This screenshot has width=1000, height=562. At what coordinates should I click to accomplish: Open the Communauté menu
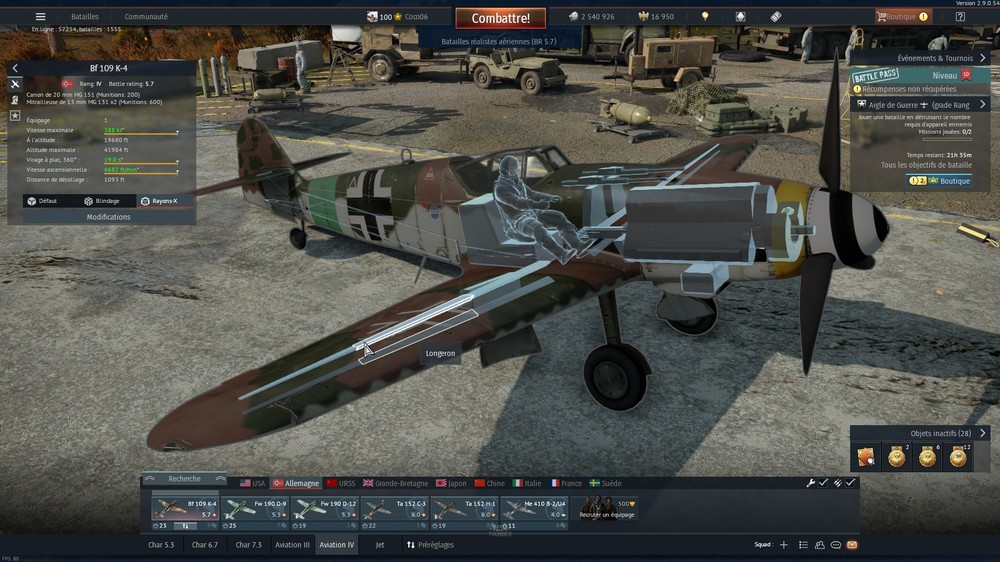pyautogui.click(x=147, y=17)
